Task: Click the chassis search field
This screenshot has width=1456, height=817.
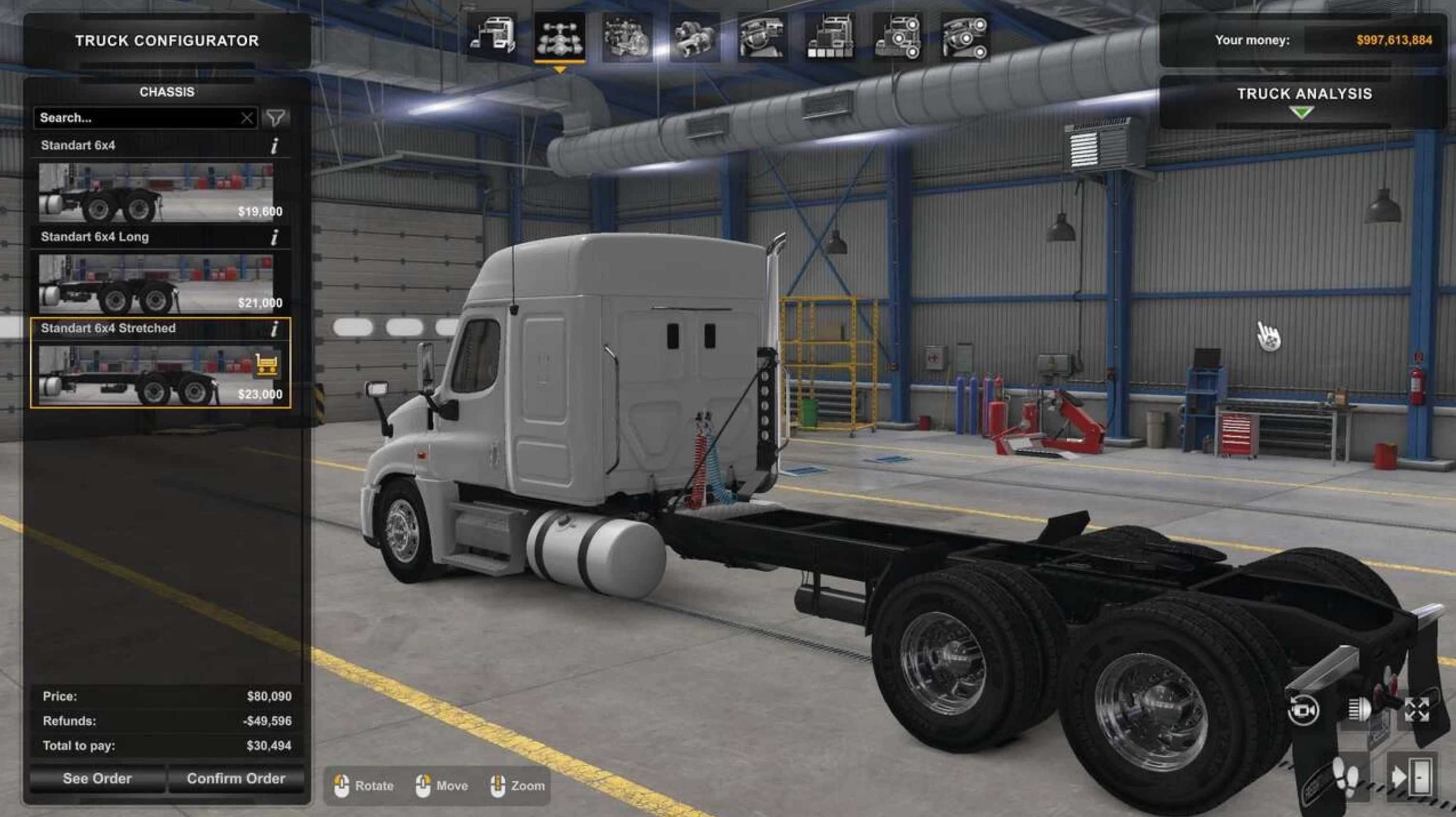Action: pyautogui.click(x=135, y=117)
